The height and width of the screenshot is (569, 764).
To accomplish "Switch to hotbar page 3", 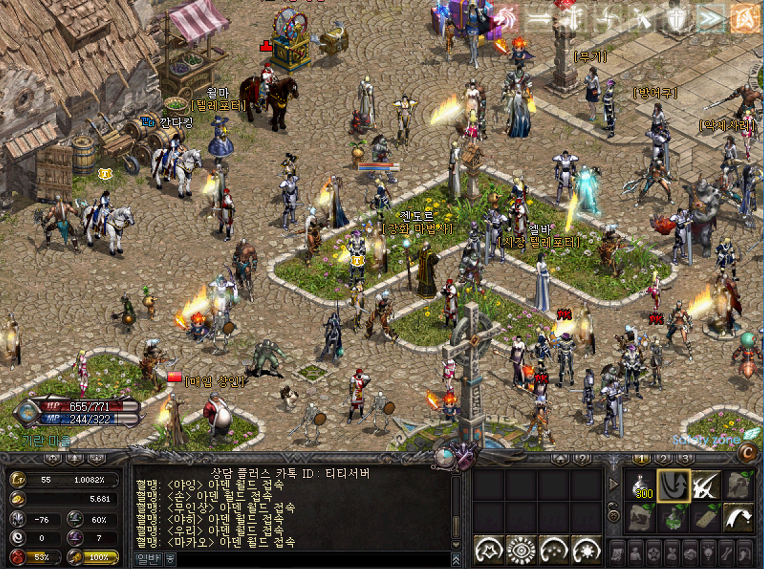I will (686, 458).
